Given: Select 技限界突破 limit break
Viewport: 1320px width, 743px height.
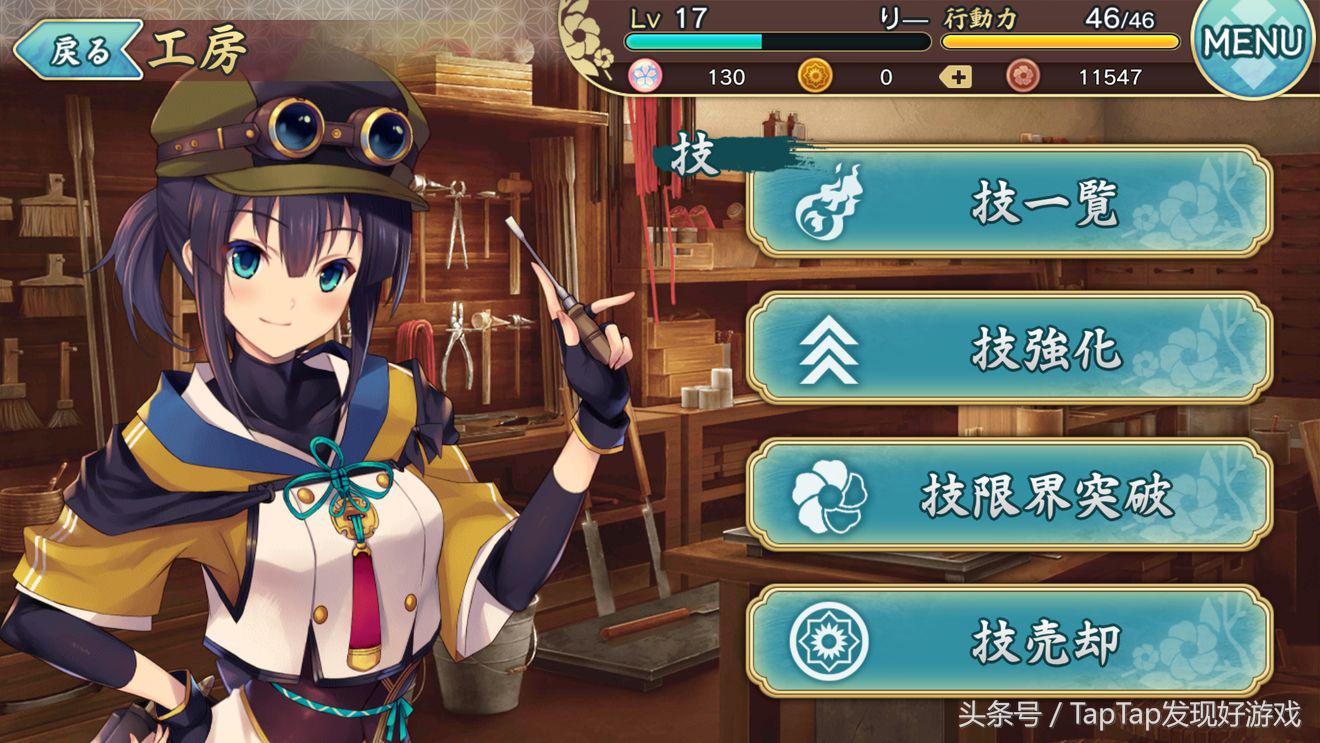Looking at the screenshot, I should point(1010,495).
